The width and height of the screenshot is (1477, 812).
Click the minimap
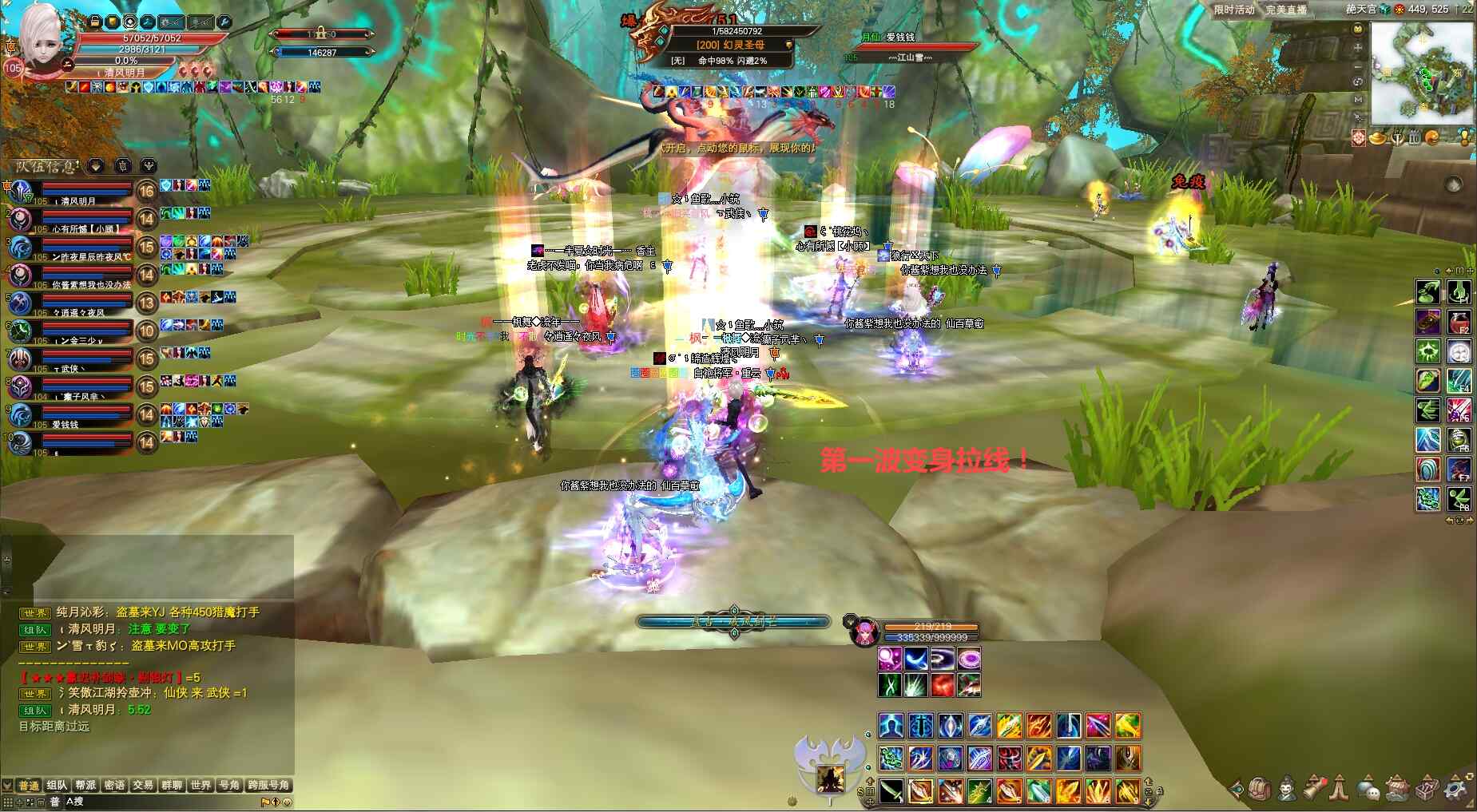tap(1422, 72)
